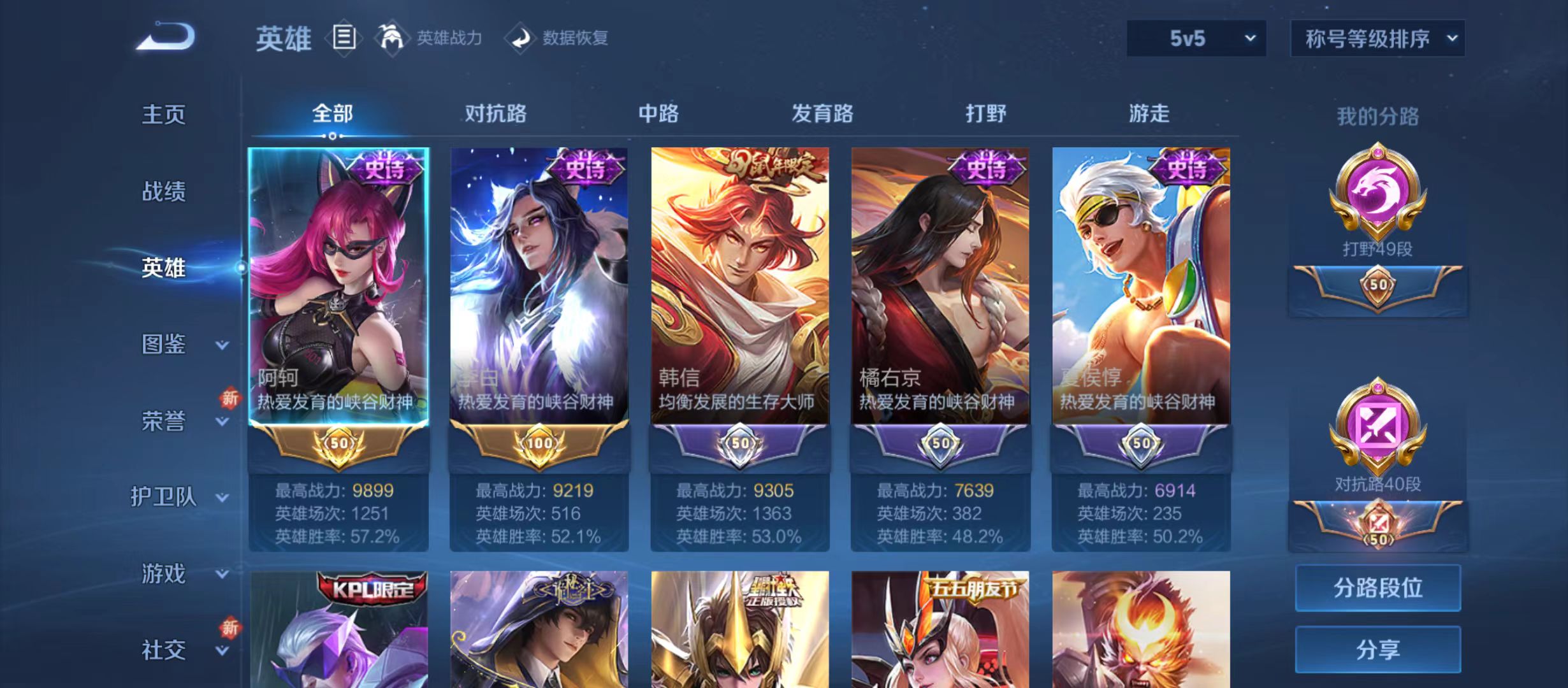Click the 数据恢复 restore icon
Image resolution: width=1568 pixels, height=688 pixels.
(x=523, y=37)
